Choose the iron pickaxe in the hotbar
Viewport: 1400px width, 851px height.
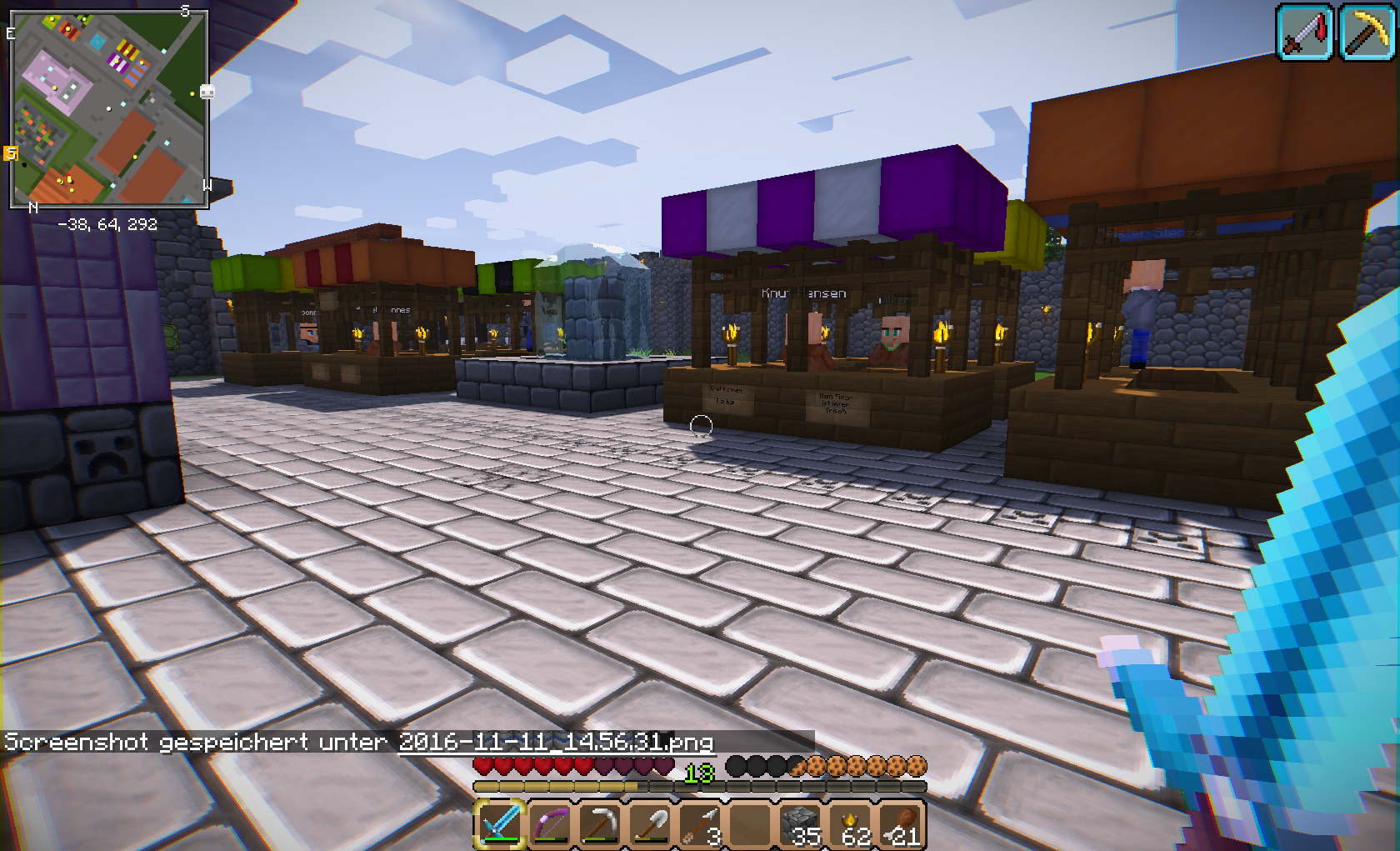600,824
